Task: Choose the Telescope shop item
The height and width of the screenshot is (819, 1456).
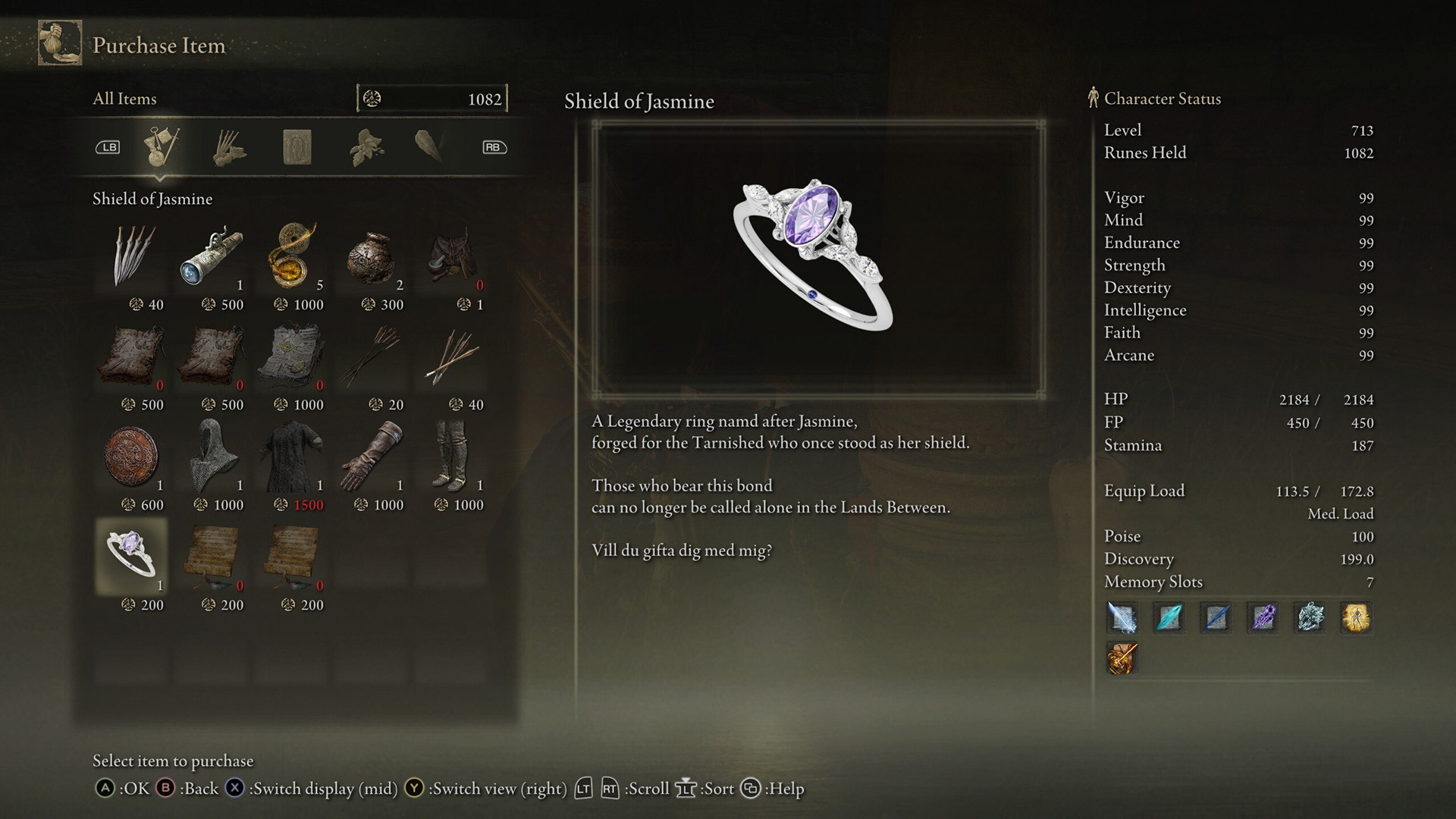Action: [213, 256]
